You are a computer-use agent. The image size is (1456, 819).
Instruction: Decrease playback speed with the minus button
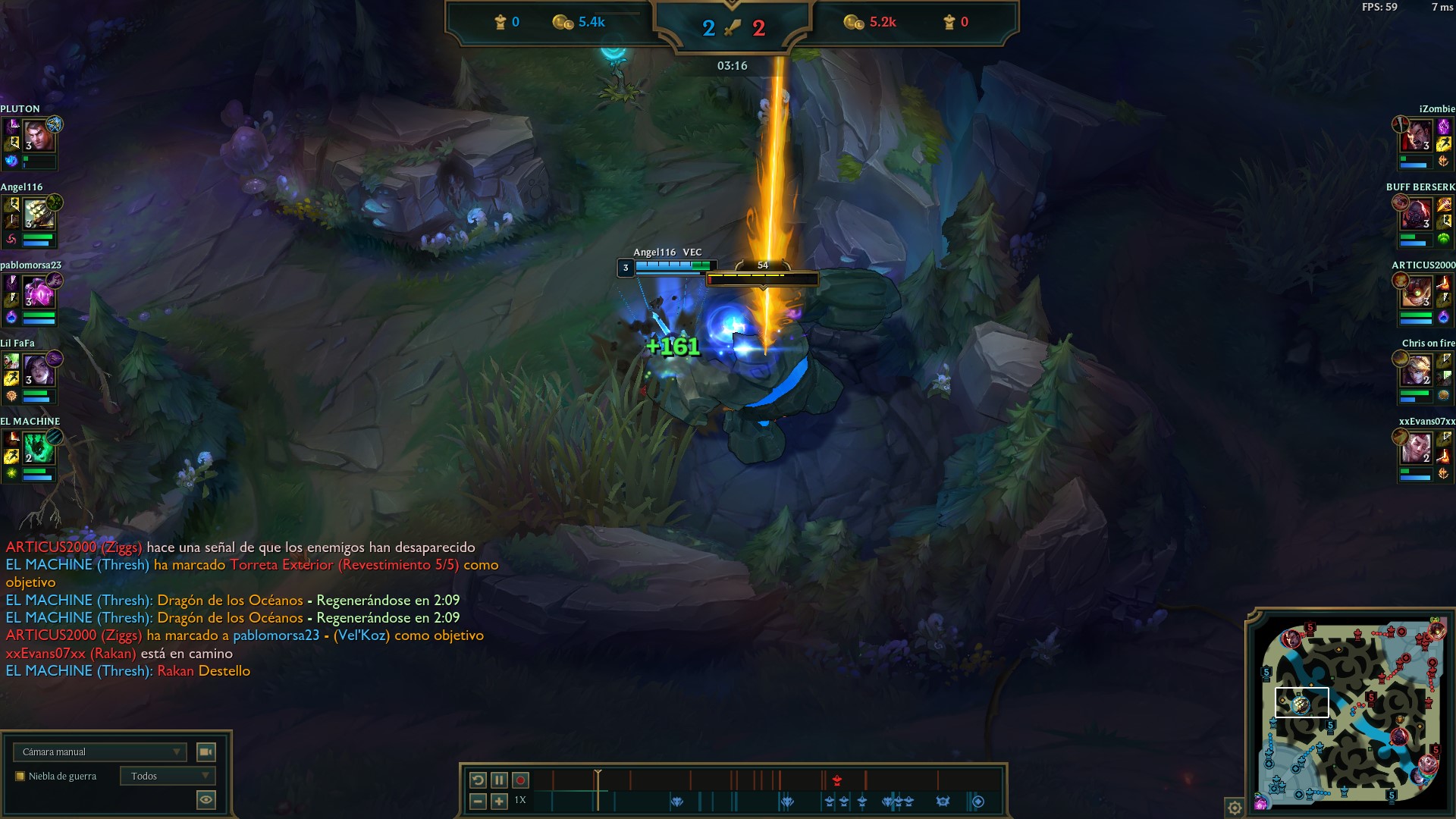coord(478,801)
